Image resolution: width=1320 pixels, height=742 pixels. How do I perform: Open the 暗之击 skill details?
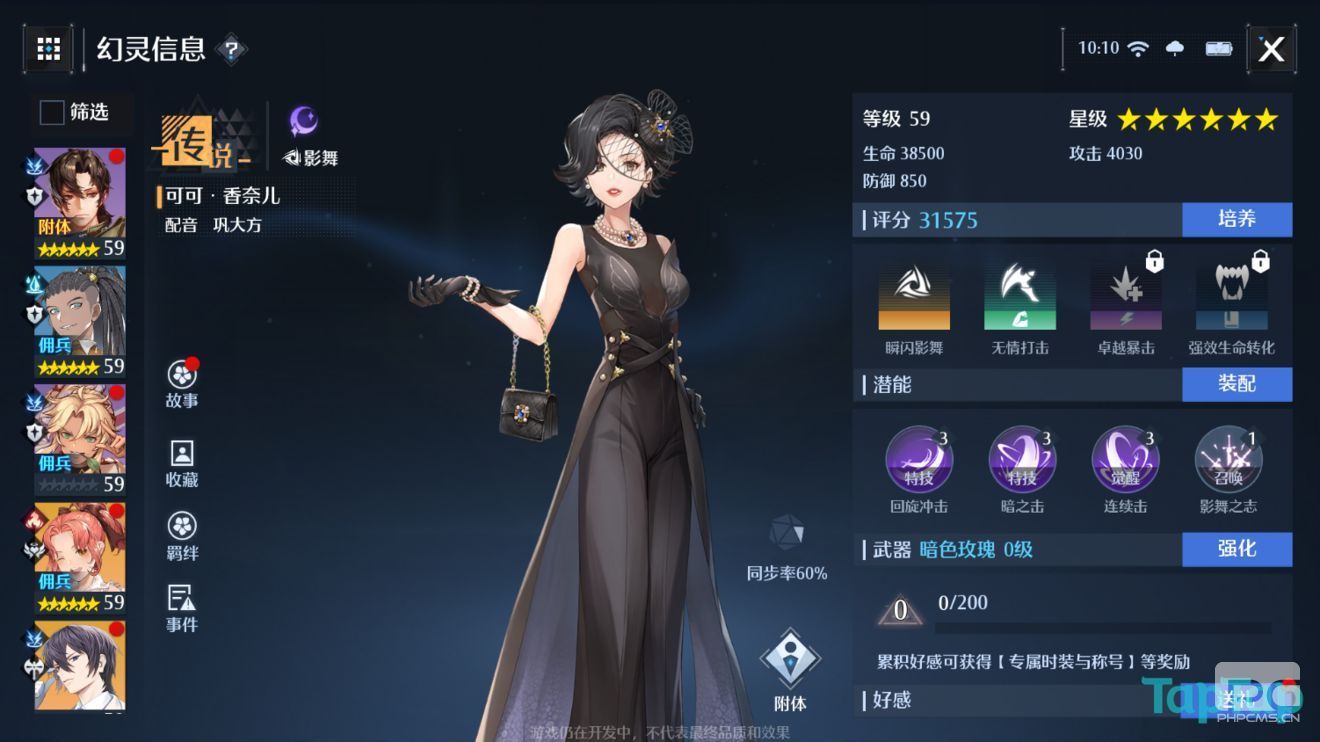(x=1022, y=458)
